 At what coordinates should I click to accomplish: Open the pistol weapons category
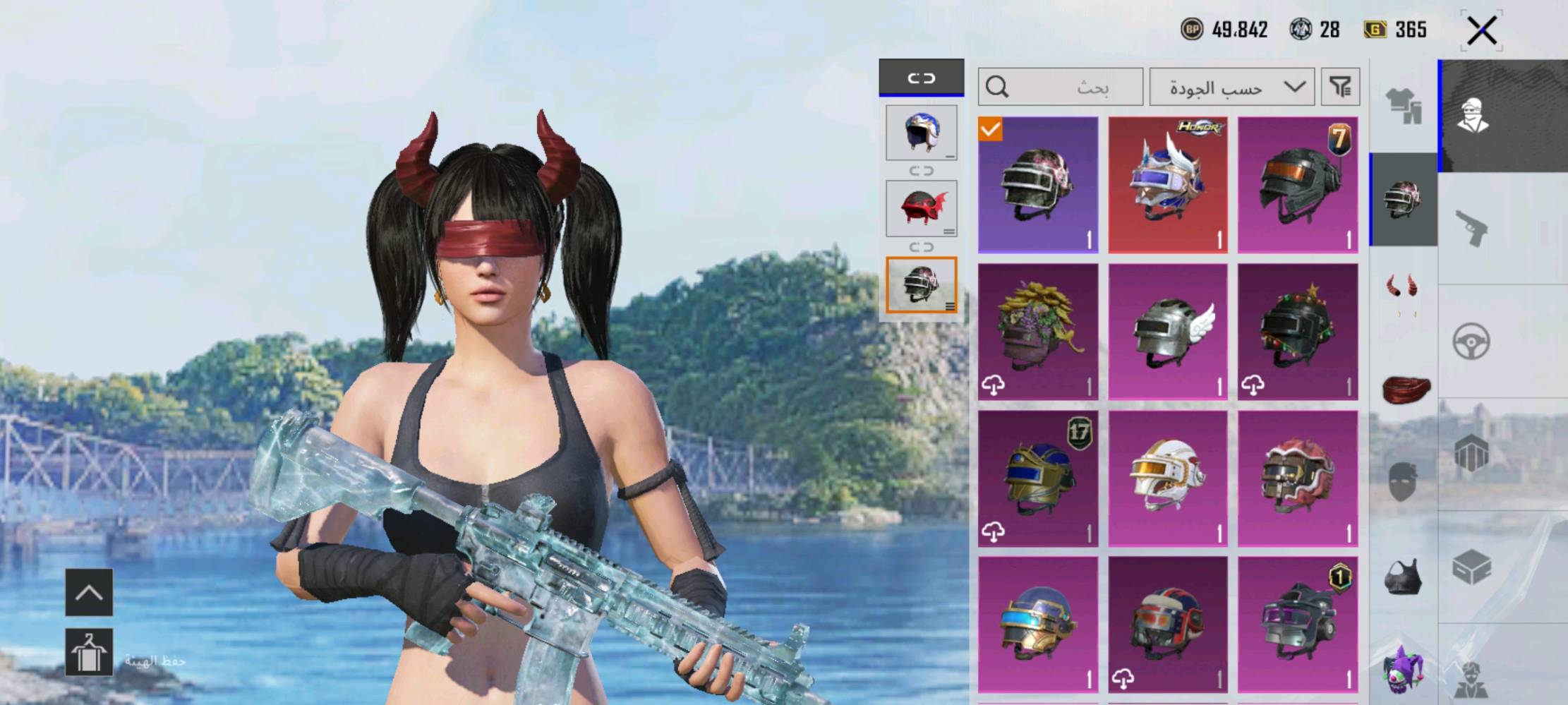point(1471,229)
